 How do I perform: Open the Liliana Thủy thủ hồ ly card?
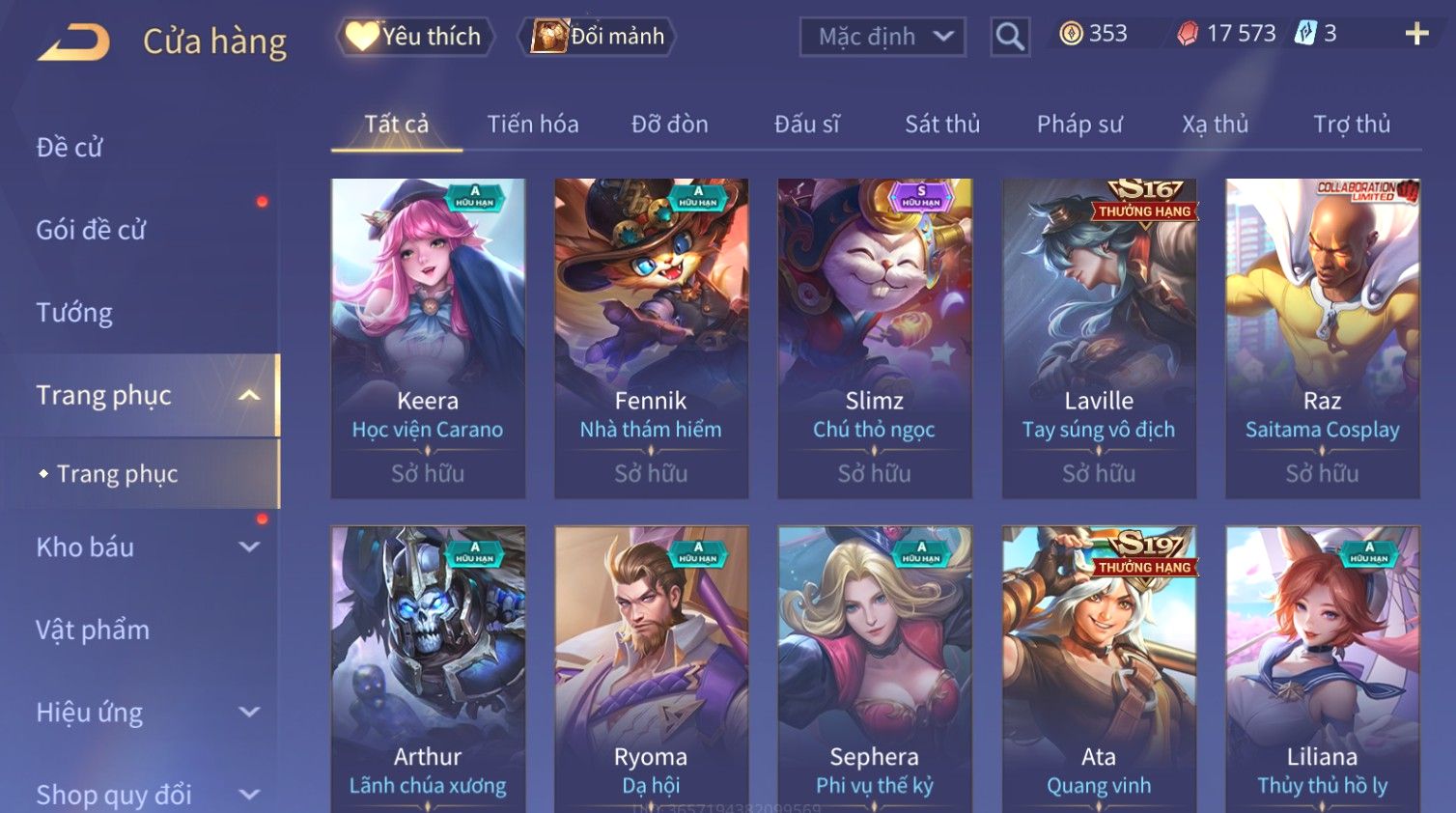[x=1322, y=668]
